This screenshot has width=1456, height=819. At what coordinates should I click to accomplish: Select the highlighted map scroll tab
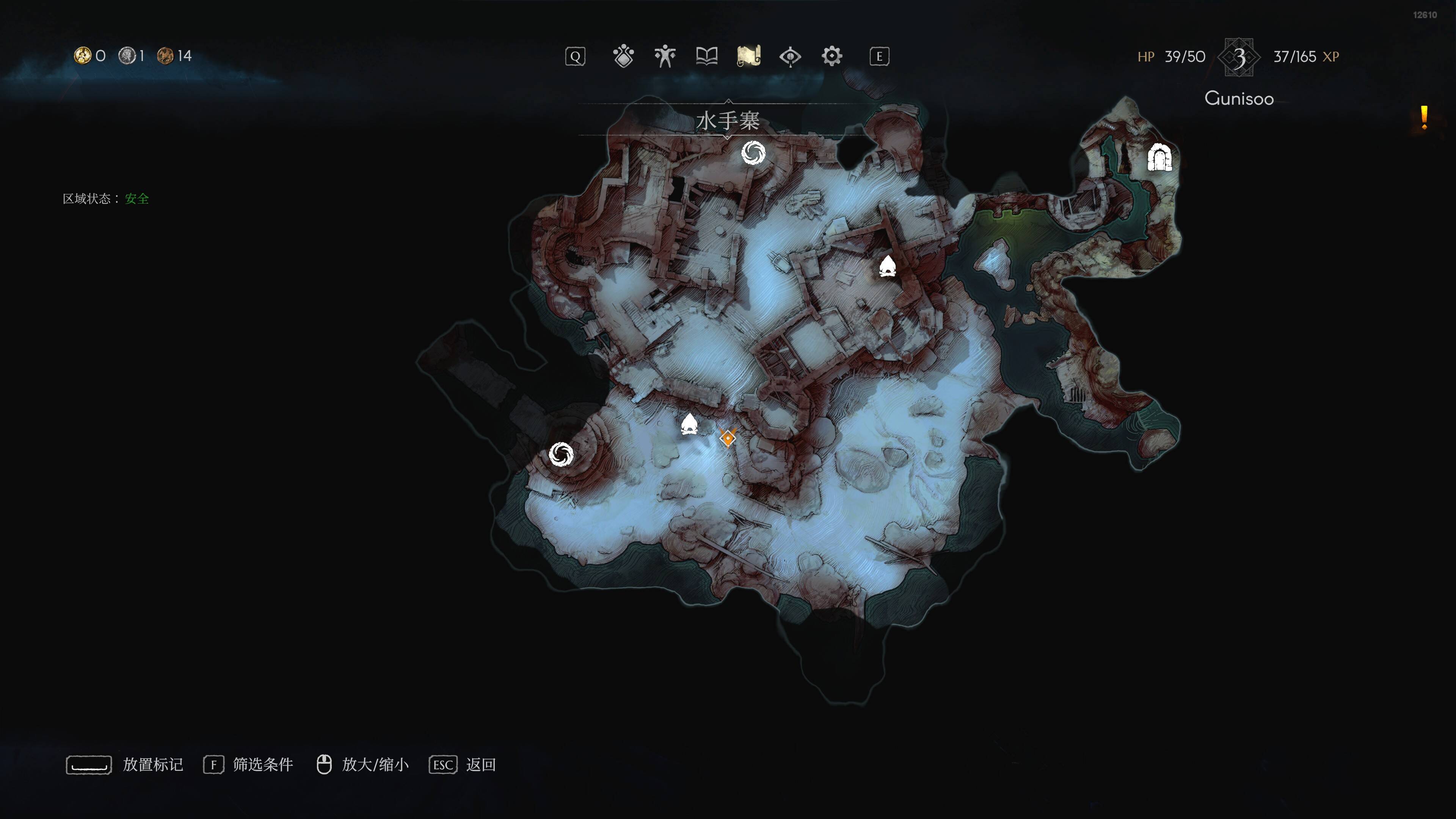click(748, 56)
